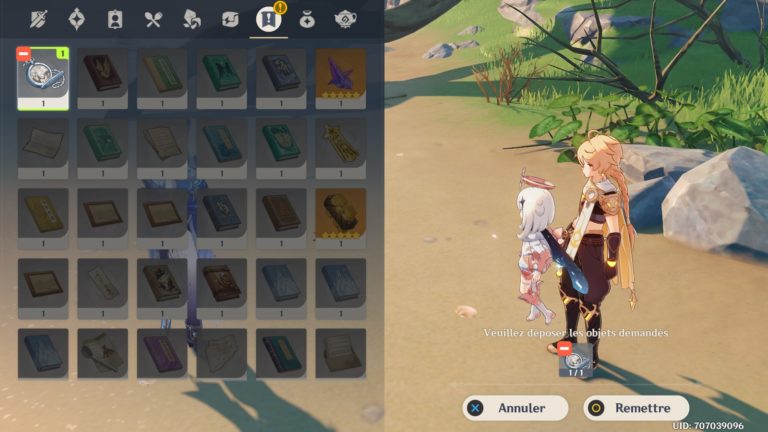This screenshot has height=432, width=768.
Task: Choose the golden five-star chest item
Action: click(x=341, y=213)
